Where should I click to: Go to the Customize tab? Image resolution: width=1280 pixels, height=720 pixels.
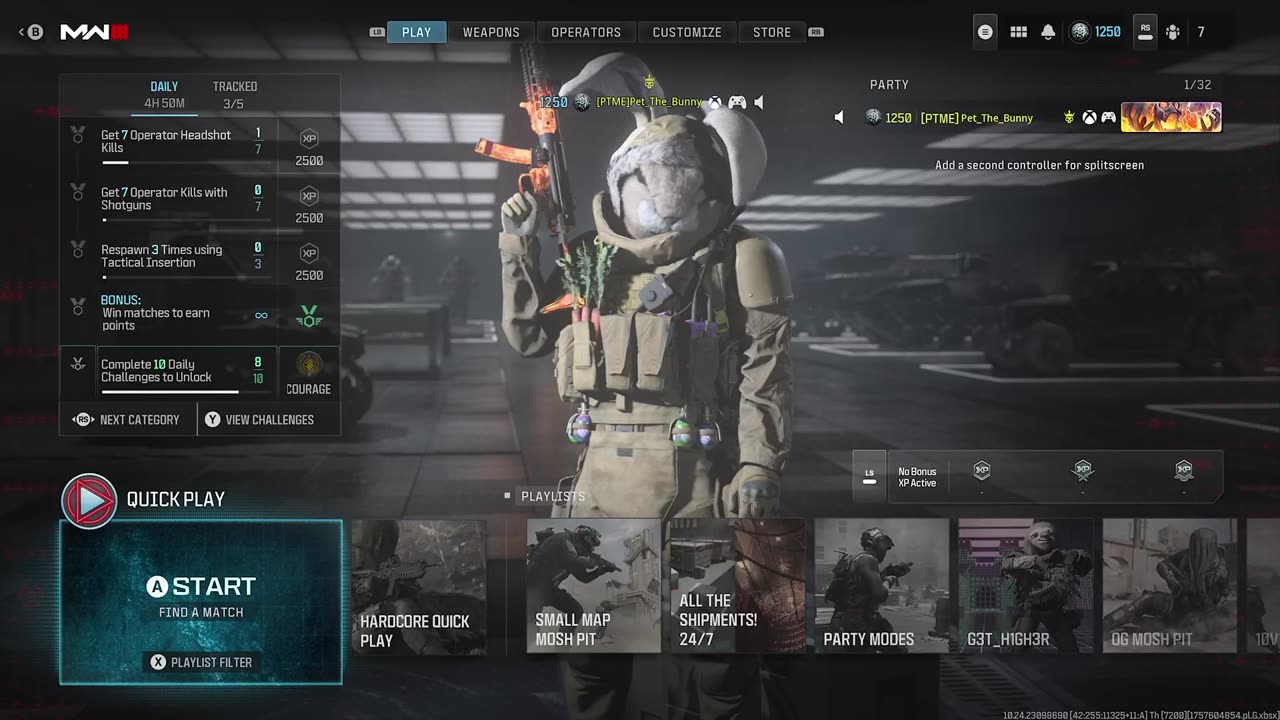[x=687, y=32]
